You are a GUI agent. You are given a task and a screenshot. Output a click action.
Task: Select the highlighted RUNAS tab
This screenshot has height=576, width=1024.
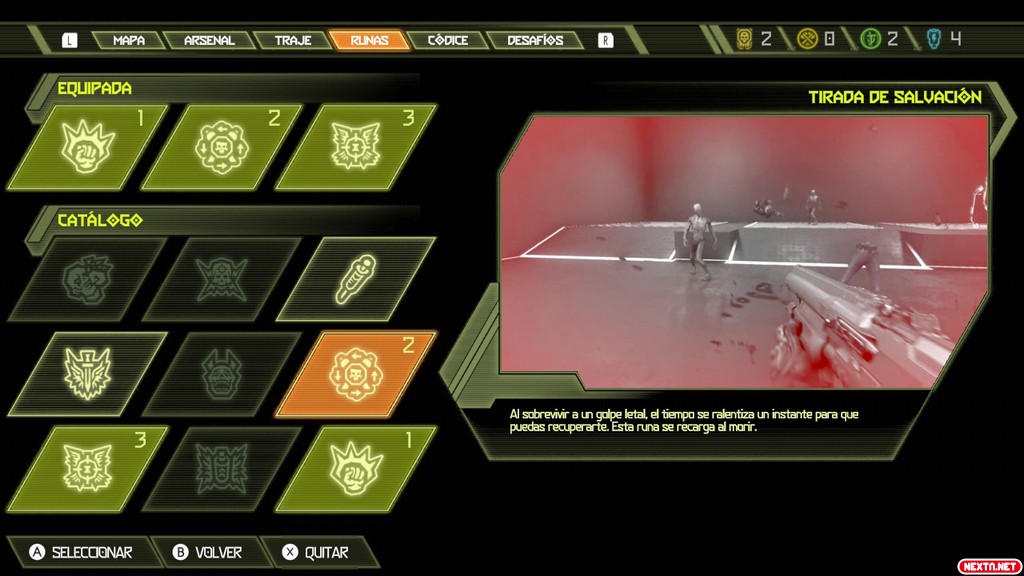pos(370,41)
